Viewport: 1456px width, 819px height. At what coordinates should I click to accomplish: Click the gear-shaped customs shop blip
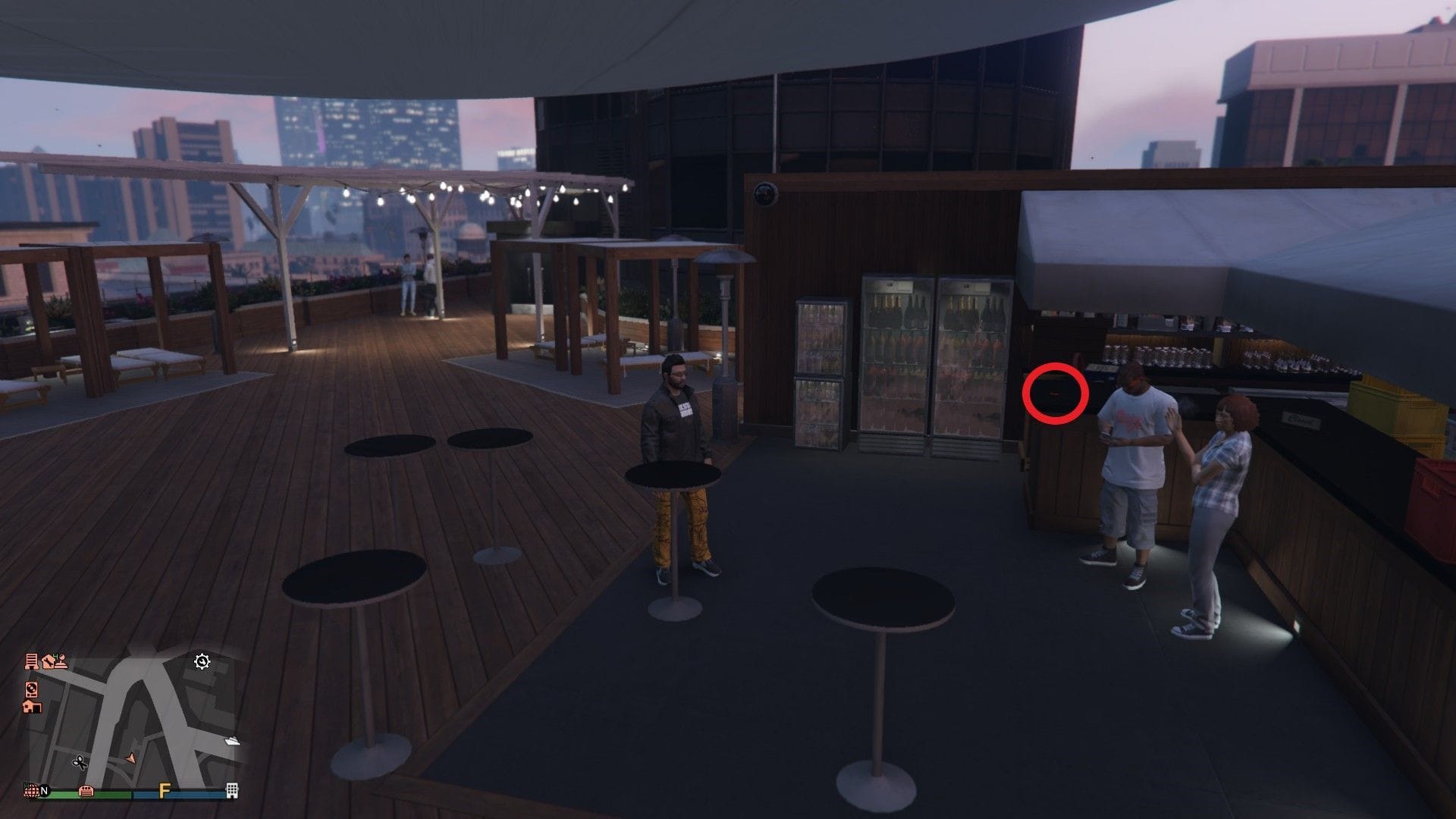[x=202, y=663]
